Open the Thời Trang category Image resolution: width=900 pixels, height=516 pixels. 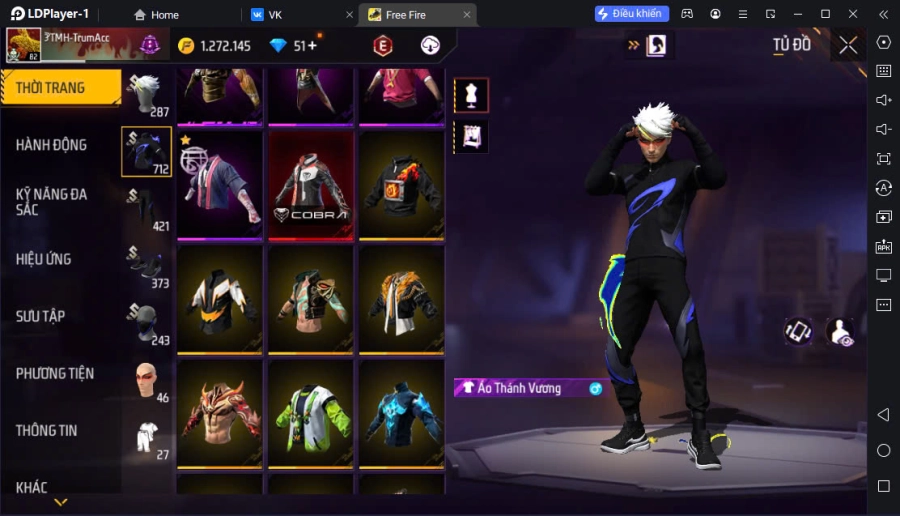point(62,88)
